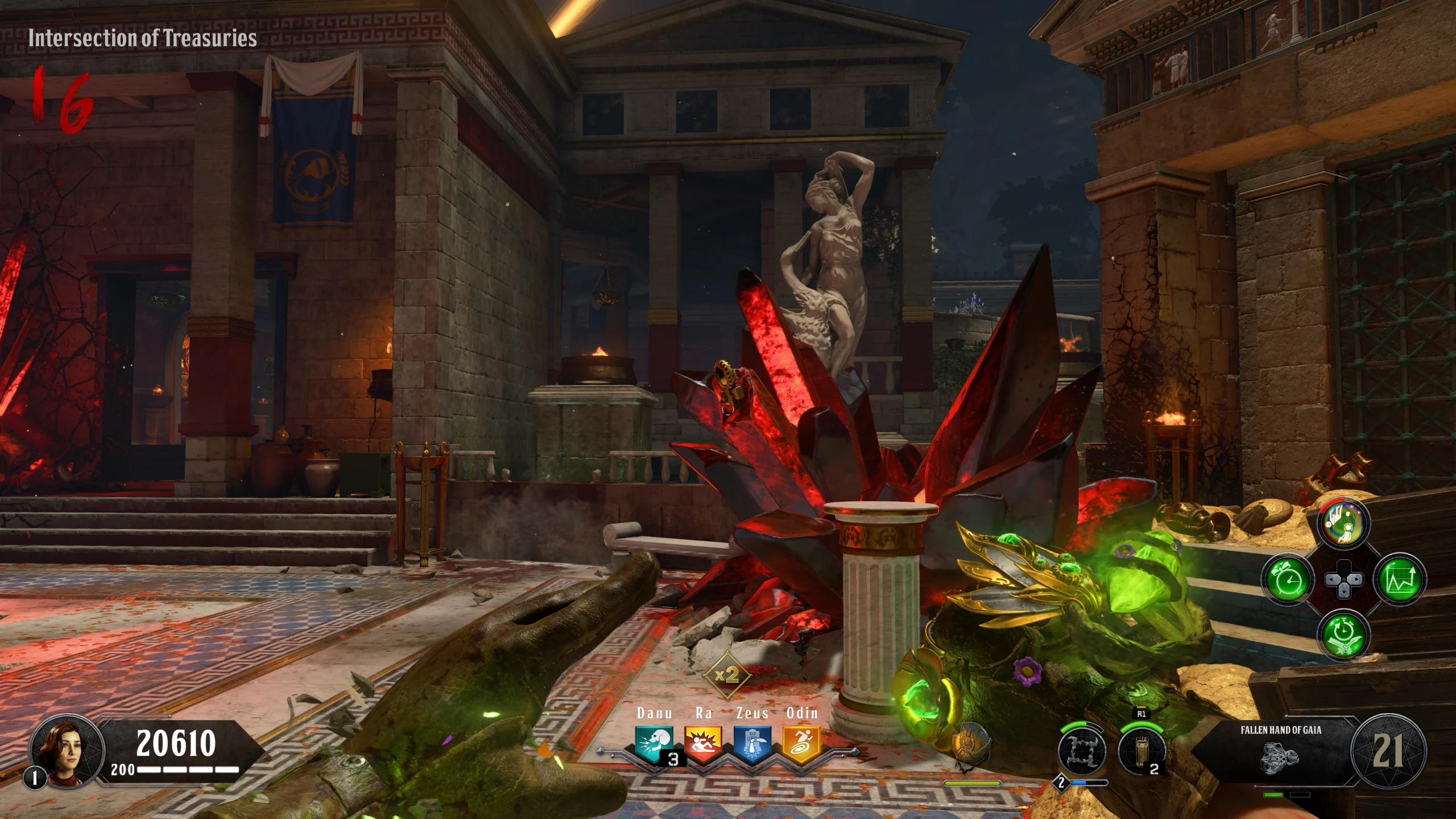This screenshot has height=819, width=1456.
Task: Click the player character portrait
Action: (x=68, y=751)
